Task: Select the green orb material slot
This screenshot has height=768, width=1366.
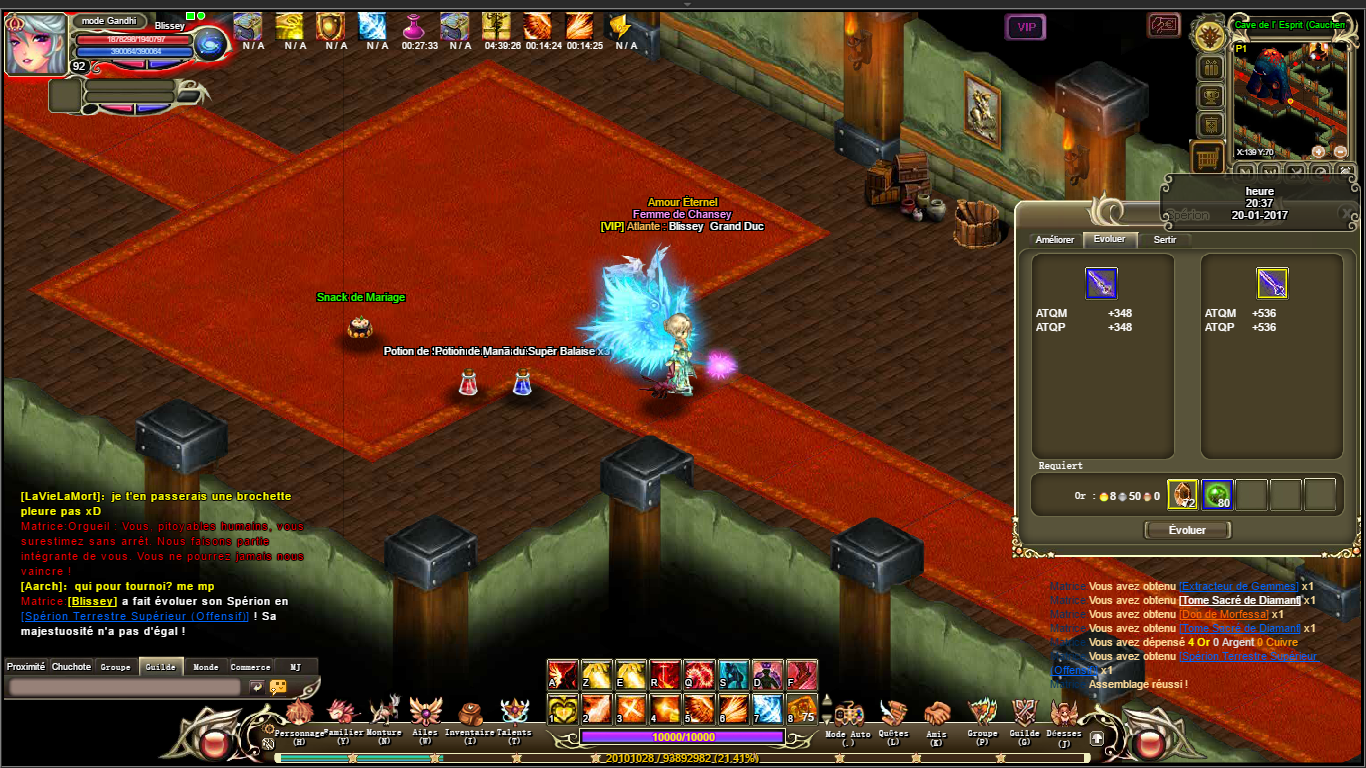Action: point(1217,495)
